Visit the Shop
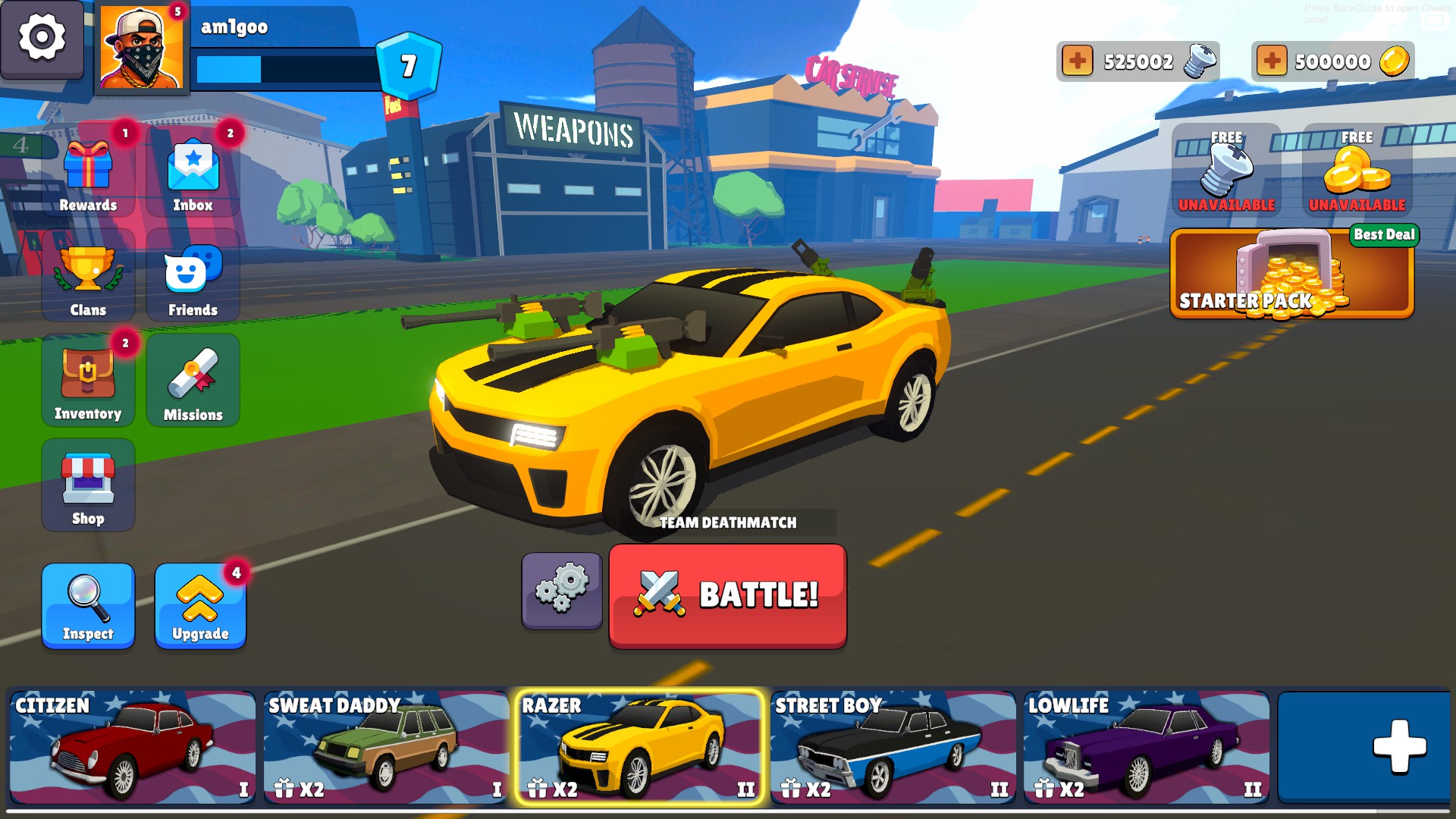The height and width of the screenshot is (819, 1456). pos(88,486)
